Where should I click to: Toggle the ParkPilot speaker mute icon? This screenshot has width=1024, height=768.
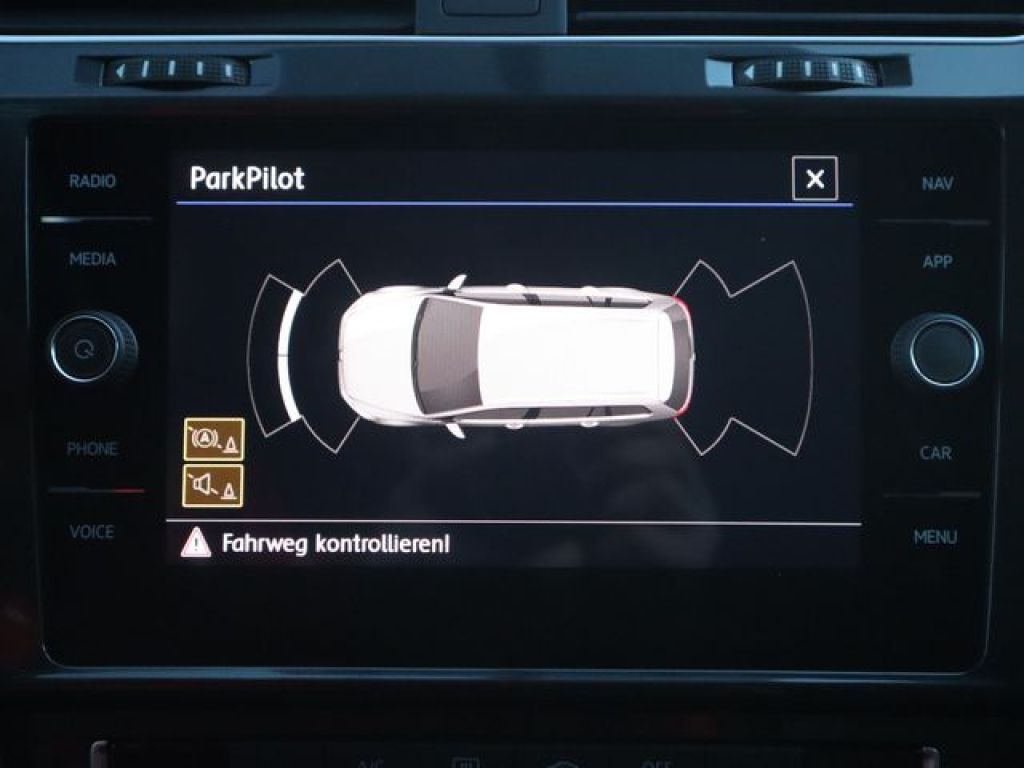(214, 486)
